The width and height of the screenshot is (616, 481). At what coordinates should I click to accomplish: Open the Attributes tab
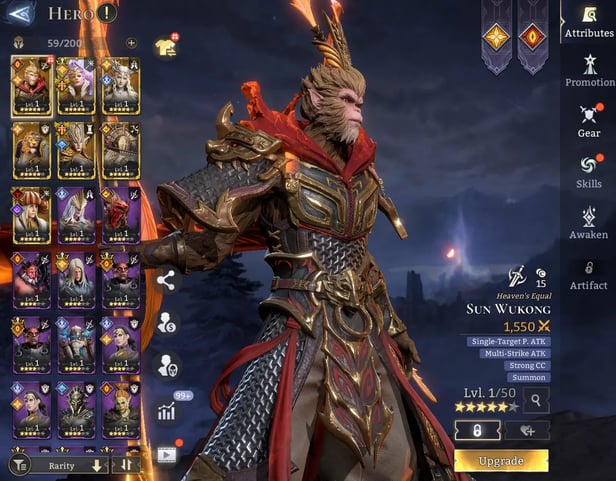[589, 21]
